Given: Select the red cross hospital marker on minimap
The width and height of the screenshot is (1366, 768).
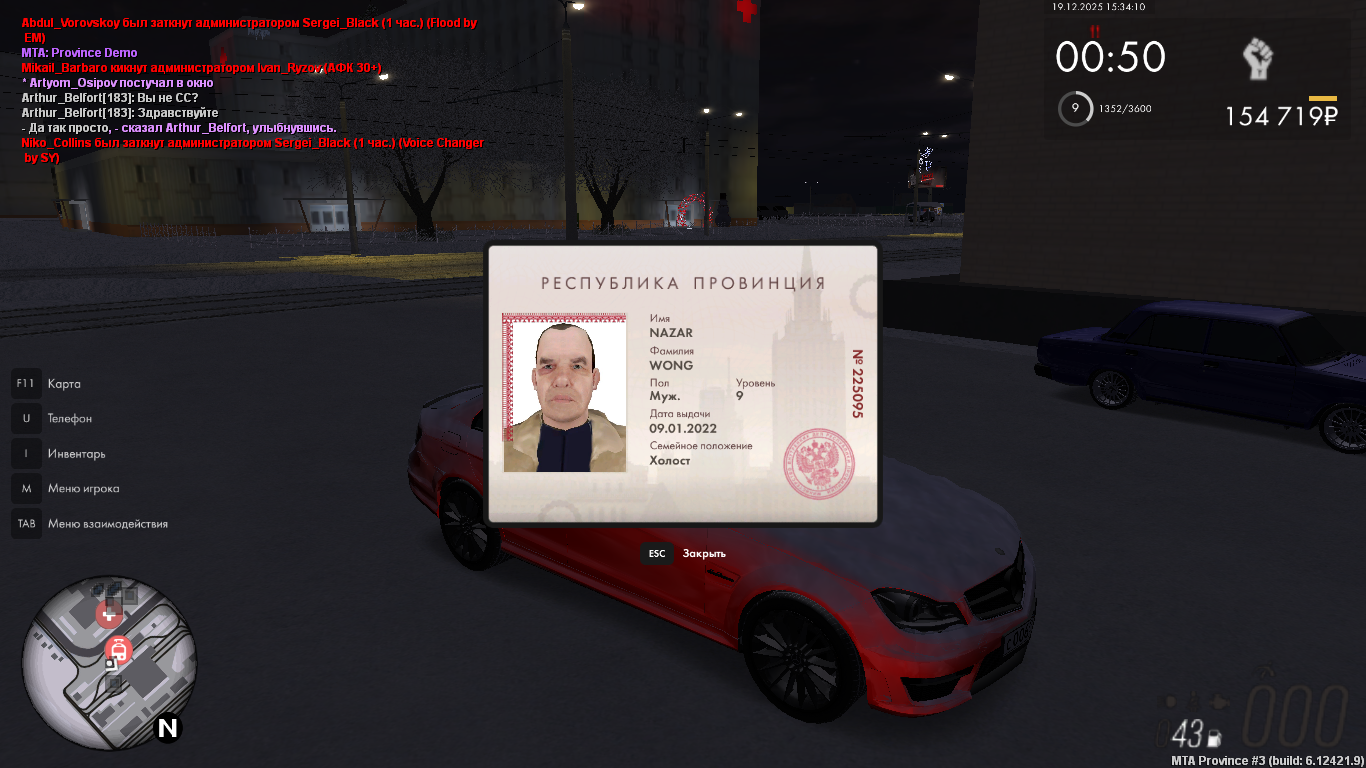Looking at the screenshot, I should point(106,614).
